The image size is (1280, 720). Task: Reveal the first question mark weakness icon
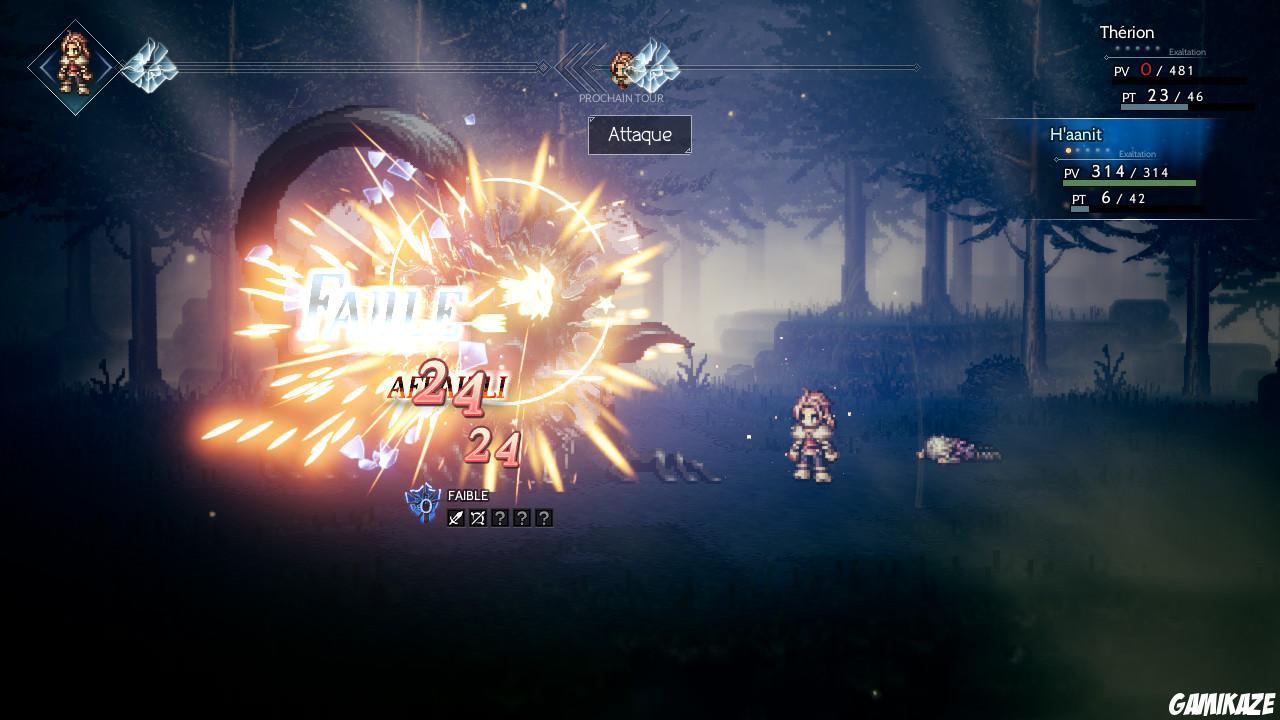(x=500, y=519)
